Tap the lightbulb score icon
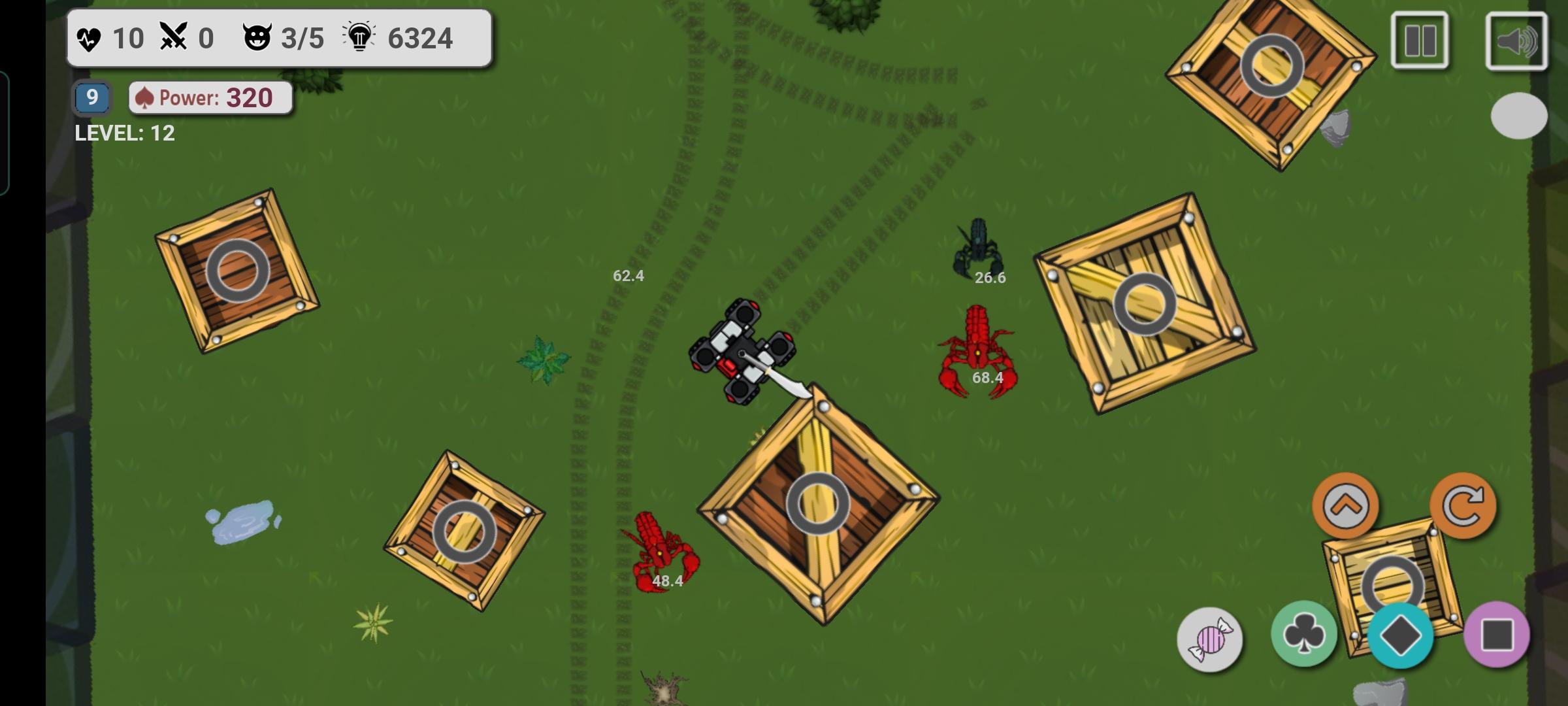 point(359,37)
